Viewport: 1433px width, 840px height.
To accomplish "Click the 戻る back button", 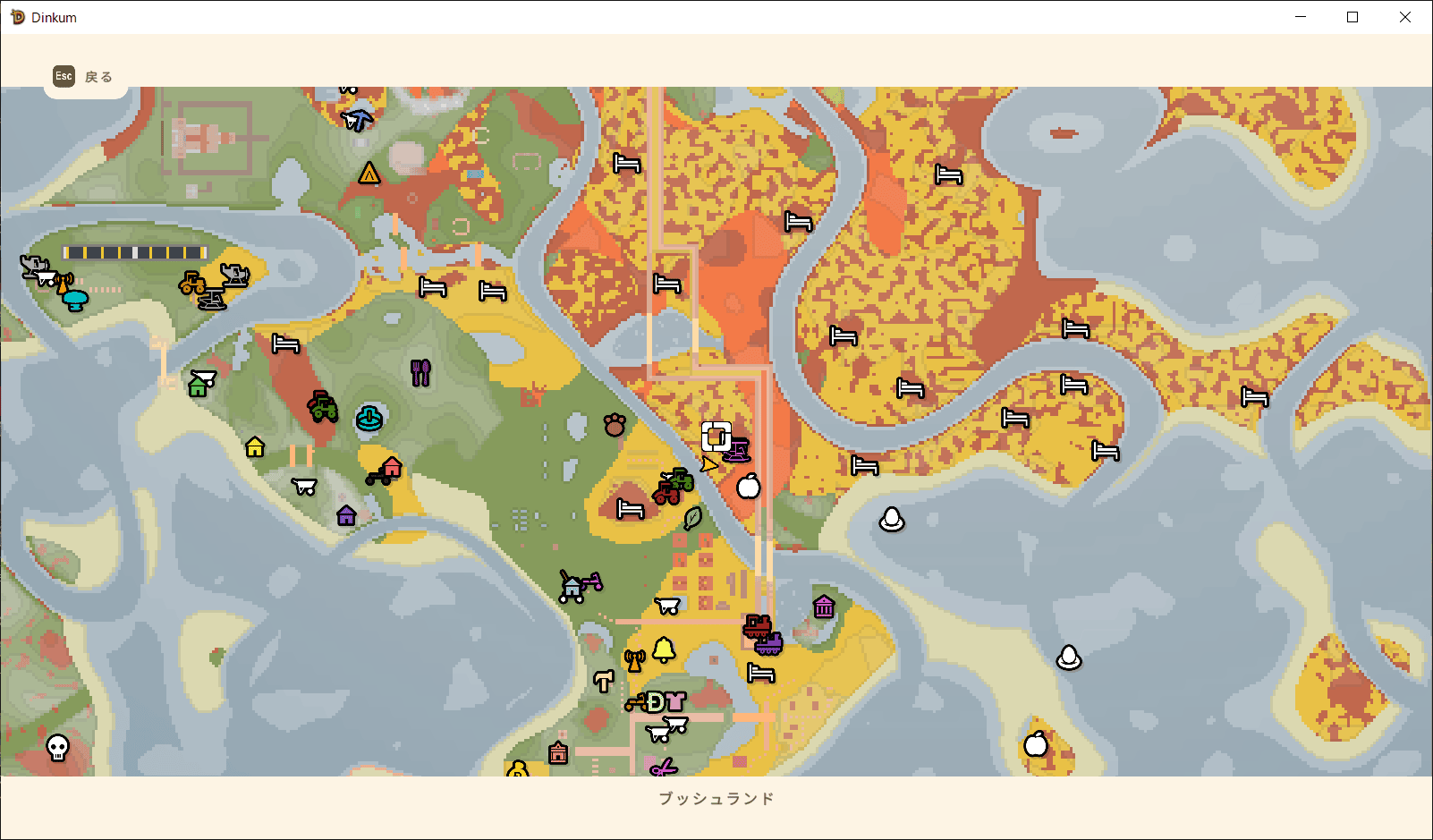I will click(x=83, y=77).
